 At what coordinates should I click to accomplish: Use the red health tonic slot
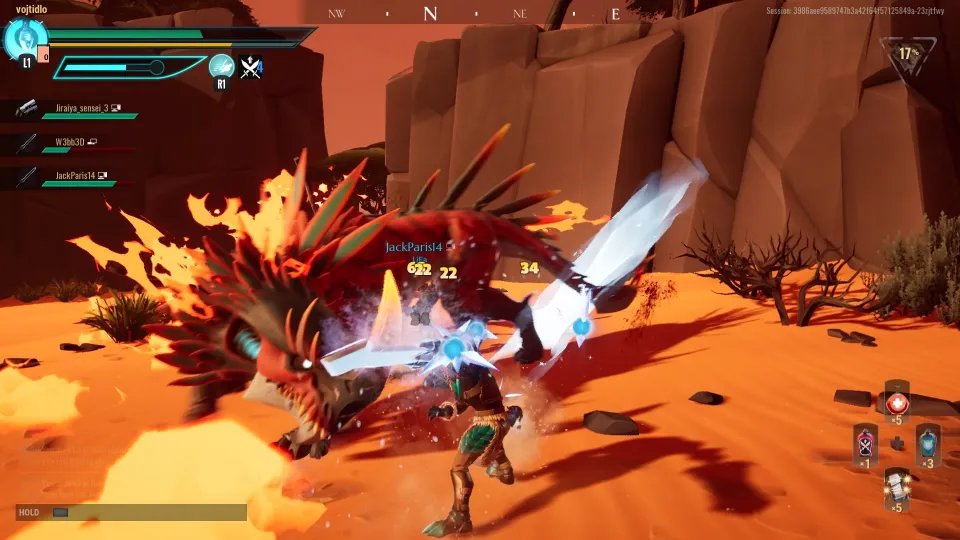[x=896, y=403]
